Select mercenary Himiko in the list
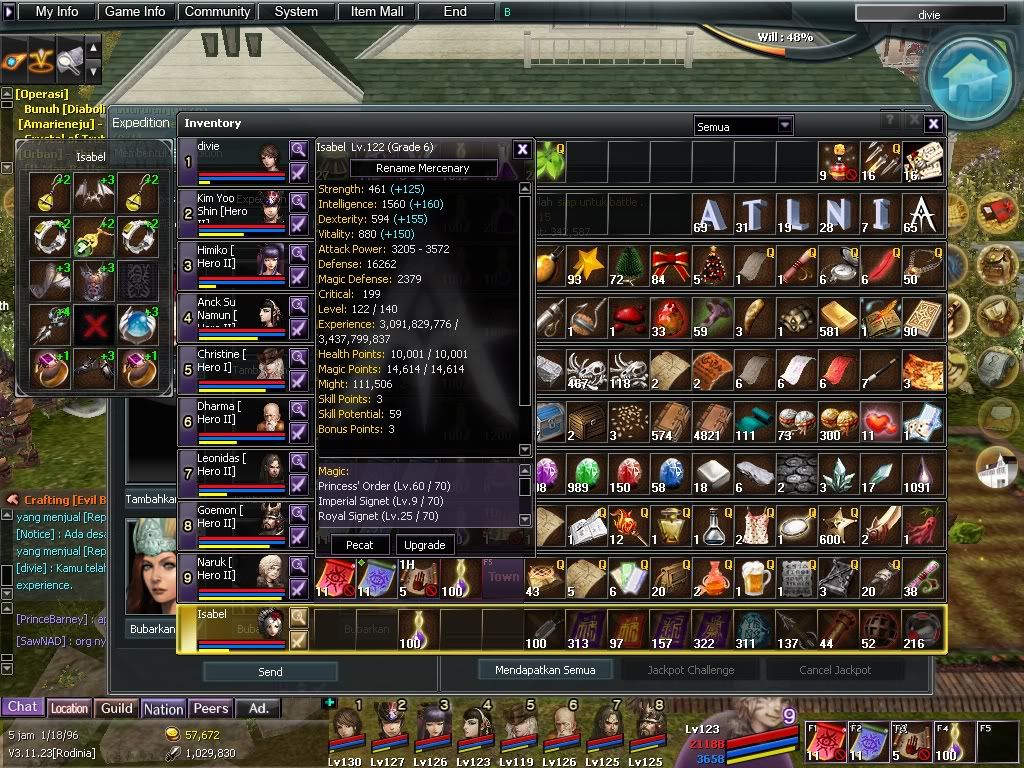The width and height of the screenshot is (1024, 768). (x=232, y=265)
